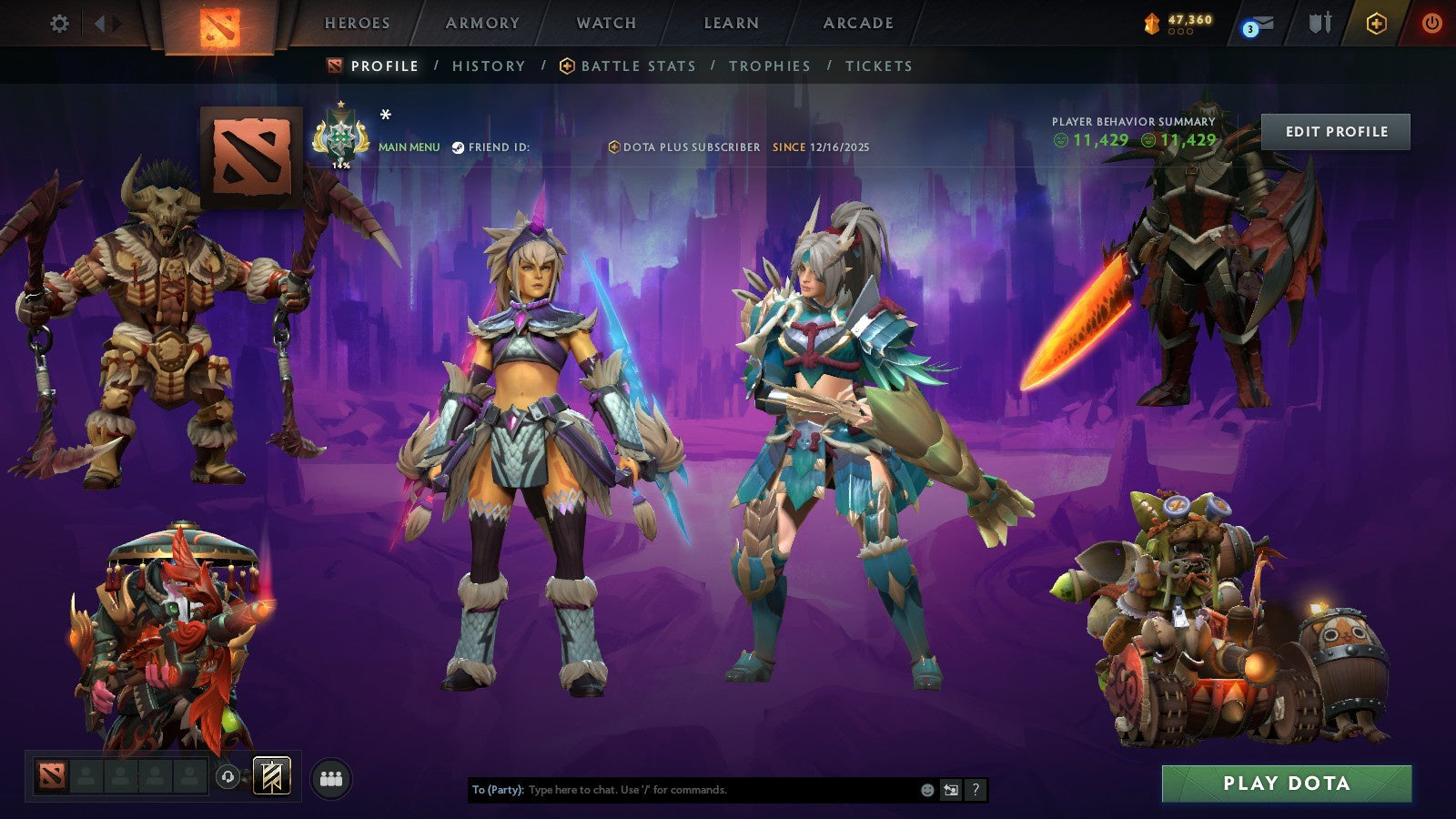This screenshot has height=819, width=1456.
Task: Open the shield-and-sword battle report icon
Action: point(1319,23)
